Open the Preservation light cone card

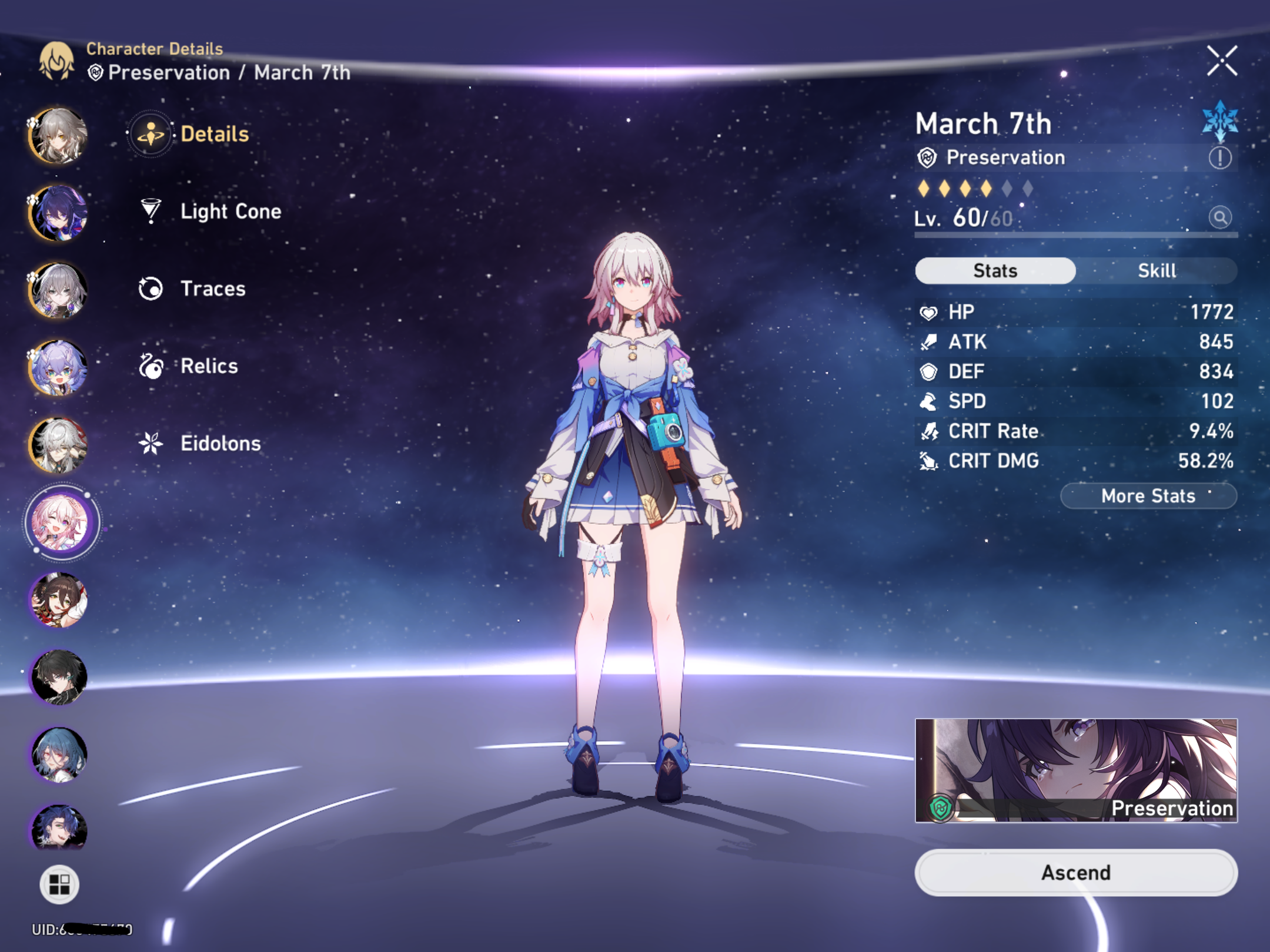click(x=1076, y=770)
